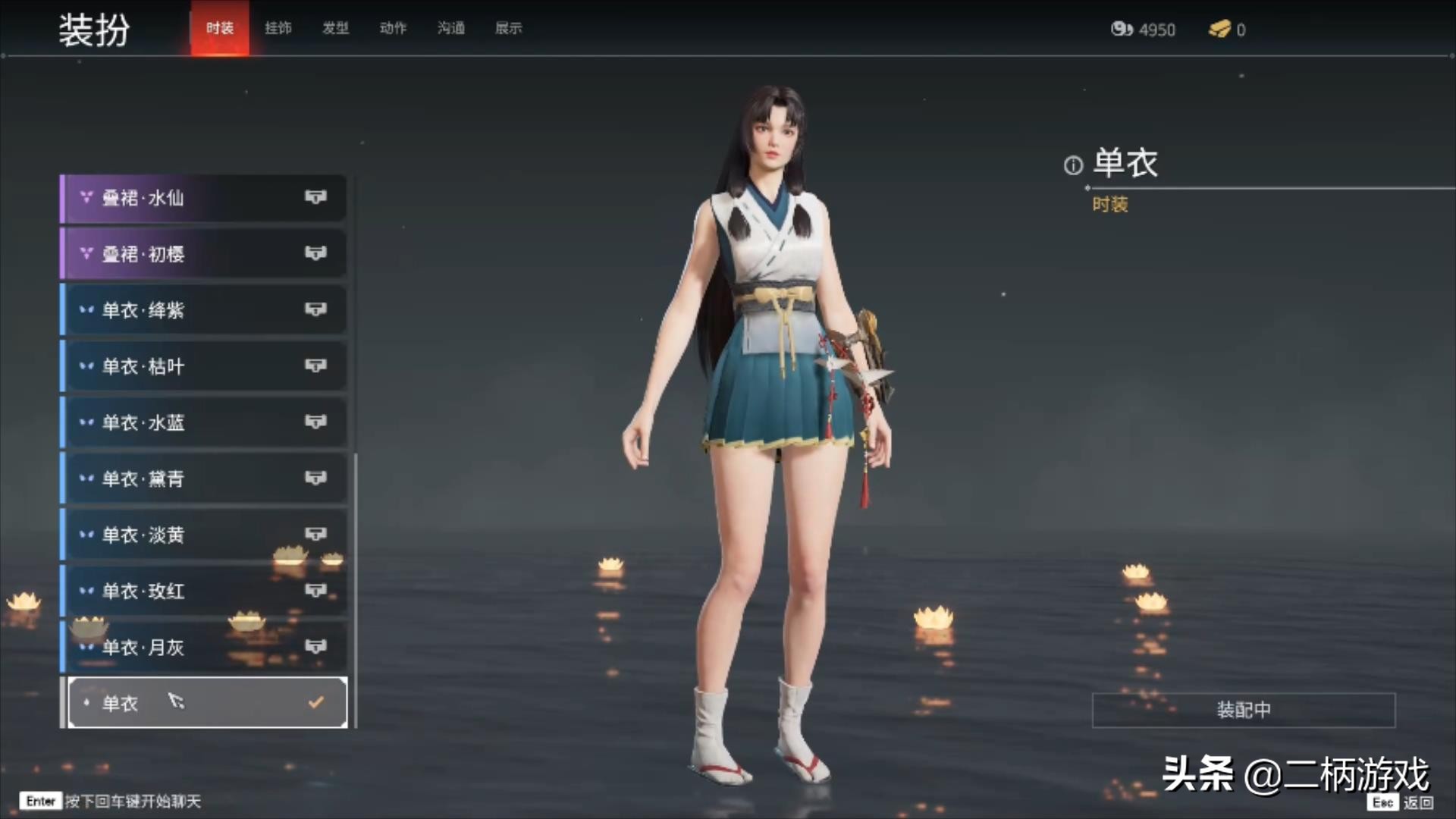Viewport: 1456px width, 819px height.
Task: Click the equipped 单衣 outfit row
Action: (x=206, y=703)
